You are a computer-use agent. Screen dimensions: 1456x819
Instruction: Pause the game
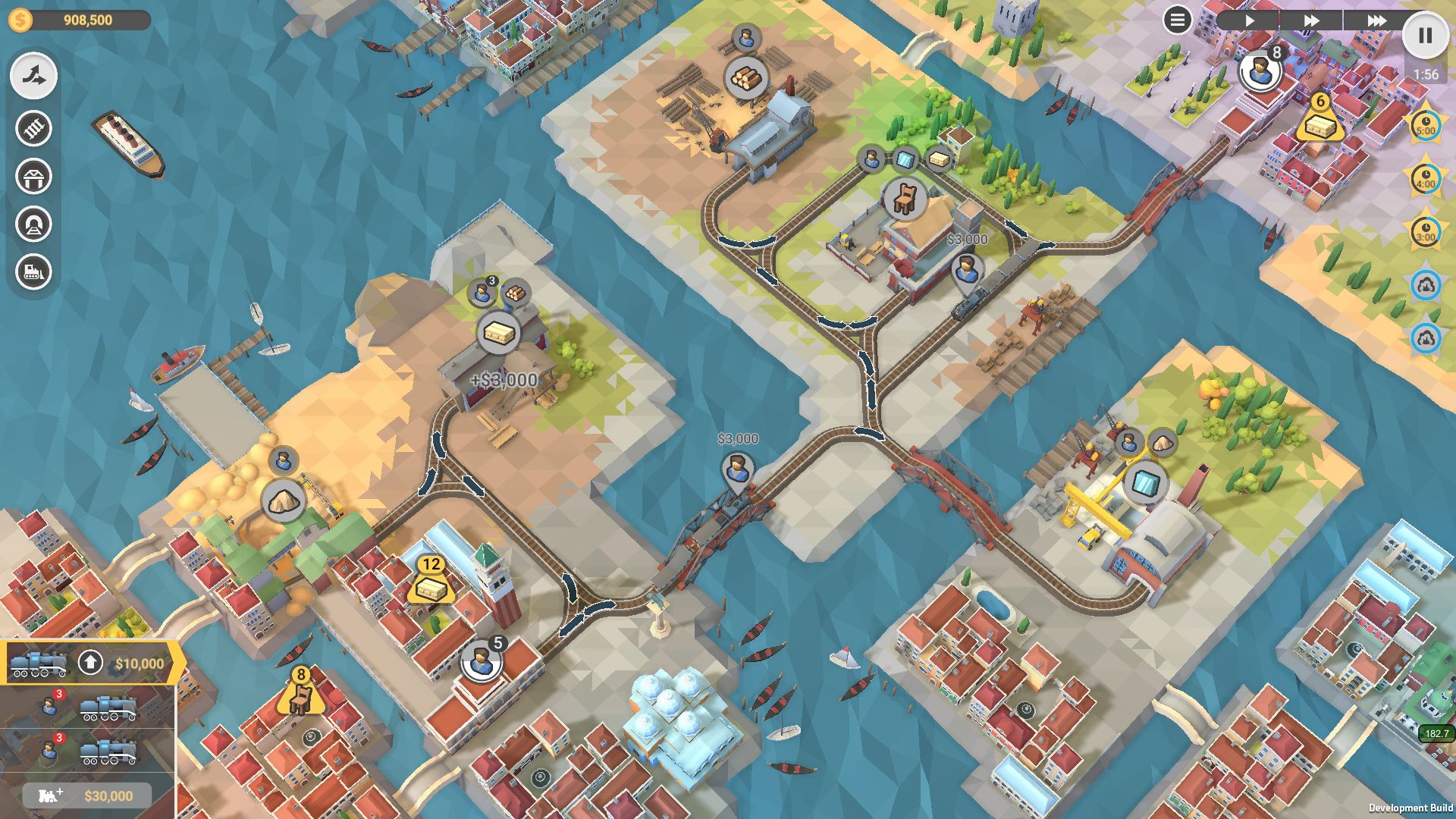(1425, 36)
